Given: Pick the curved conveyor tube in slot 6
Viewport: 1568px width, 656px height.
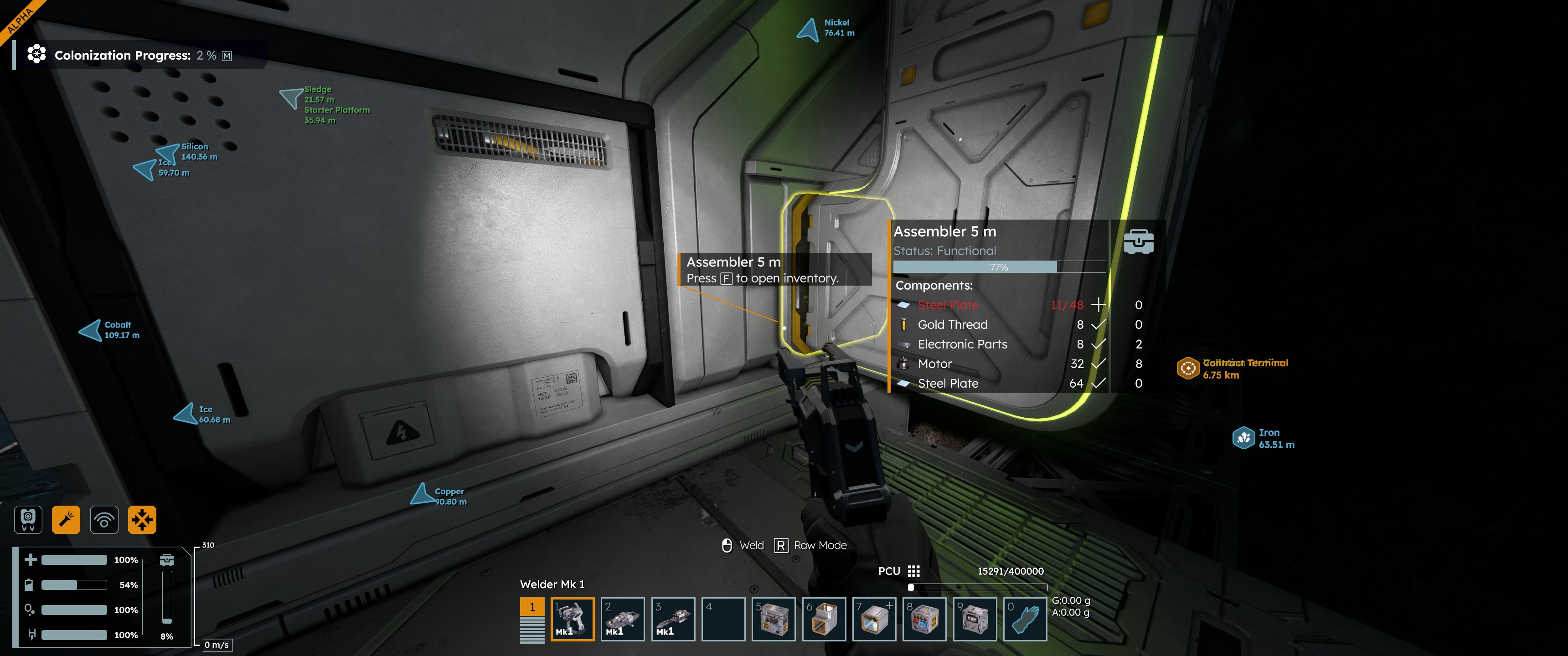Looking at the screenshot, I should click(x=824, y=619).
